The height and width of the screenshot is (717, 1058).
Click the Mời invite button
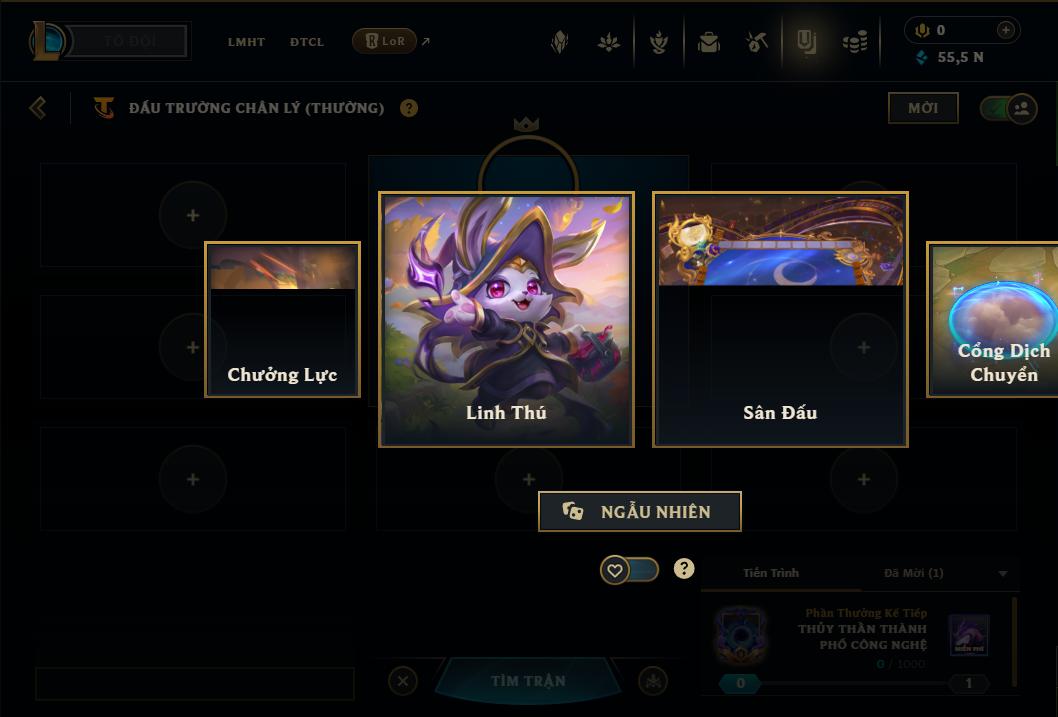(x=923, y=108)
